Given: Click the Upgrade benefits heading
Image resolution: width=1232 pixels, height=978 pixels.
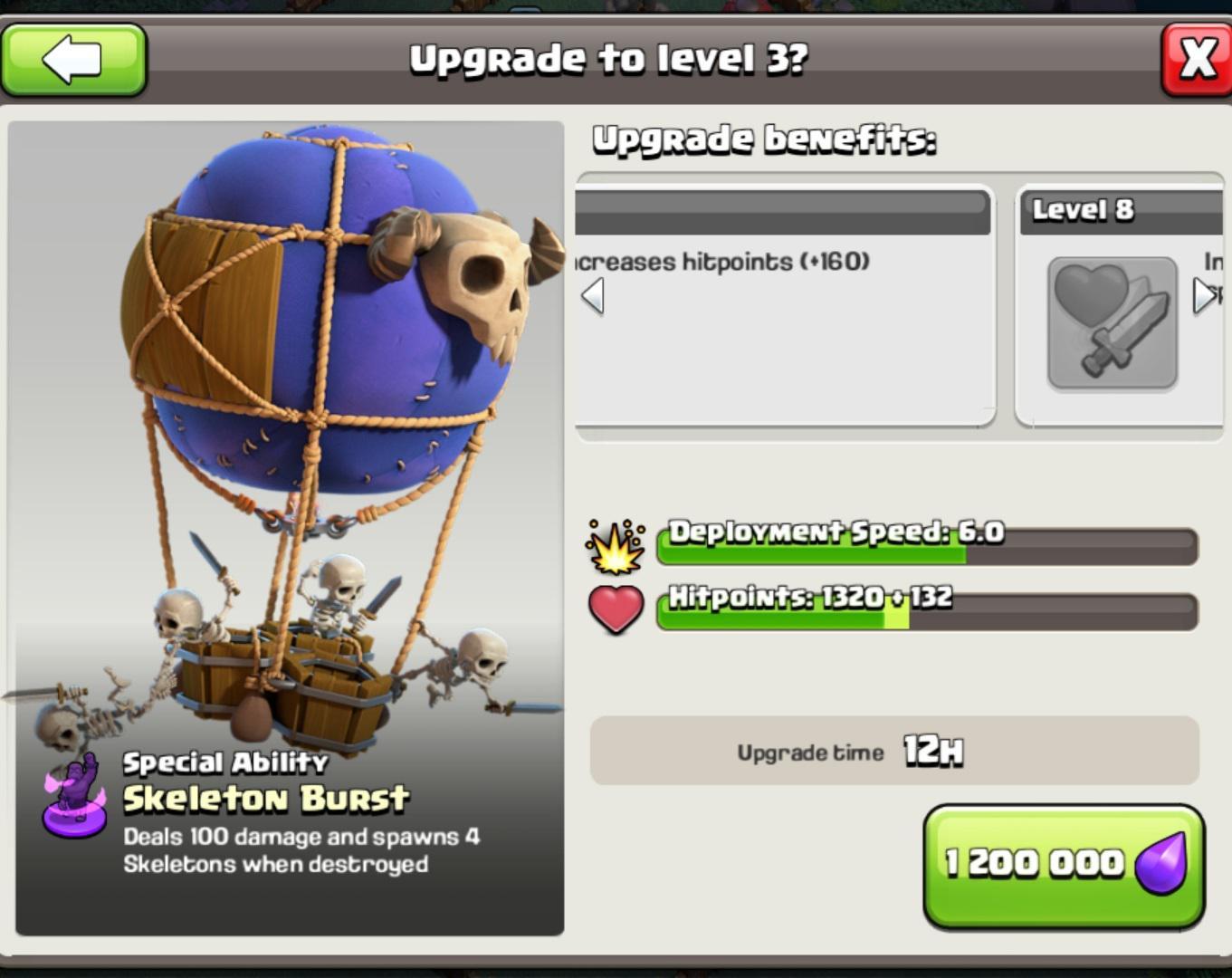Looking at the screenshot, I should tap(765, 138).
